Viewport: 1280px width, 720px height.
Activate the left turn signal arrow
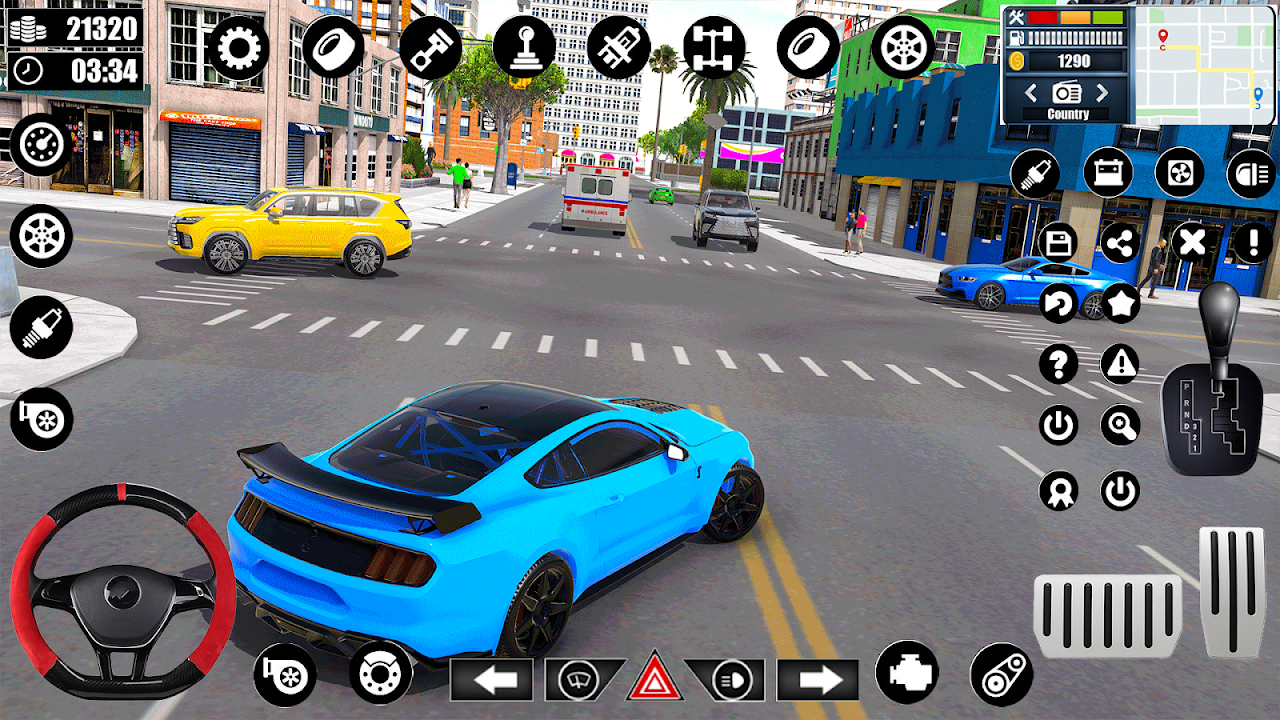[490, 680]
